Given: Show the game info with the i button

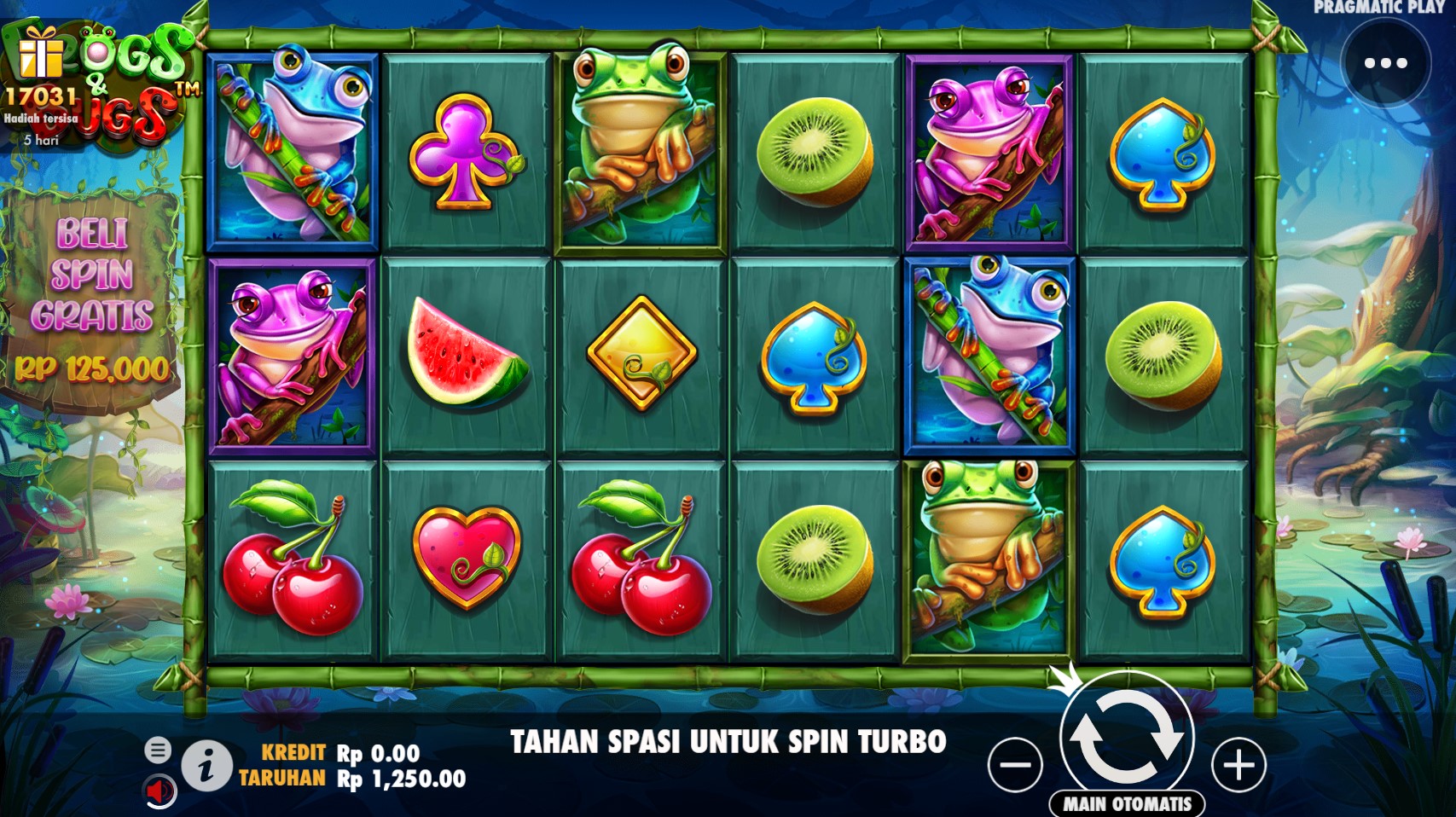Looking at the screenshot, I should coord(206,766).
